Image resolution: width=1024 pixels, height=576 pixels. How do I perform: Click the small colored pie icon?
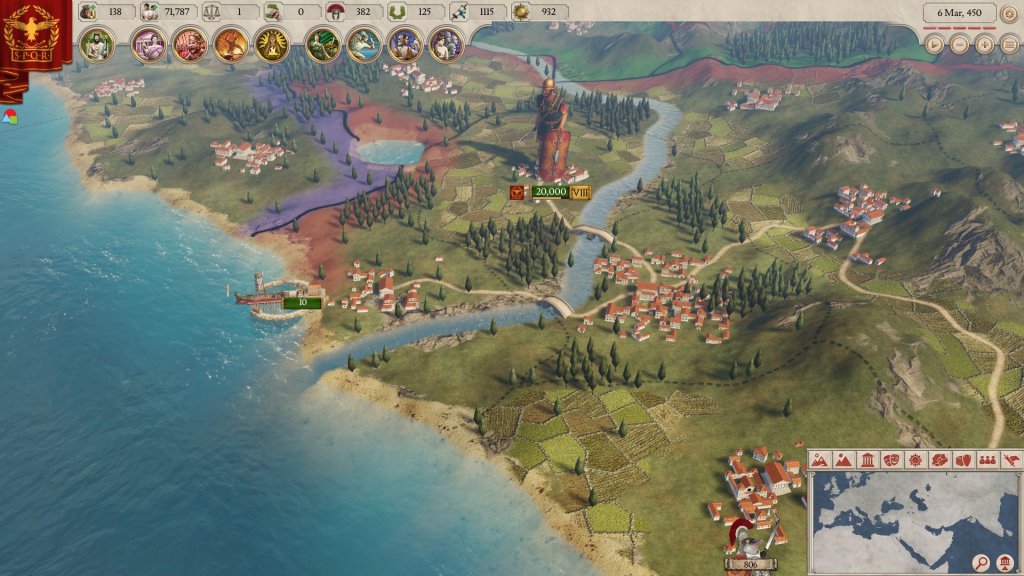point(10,116)
